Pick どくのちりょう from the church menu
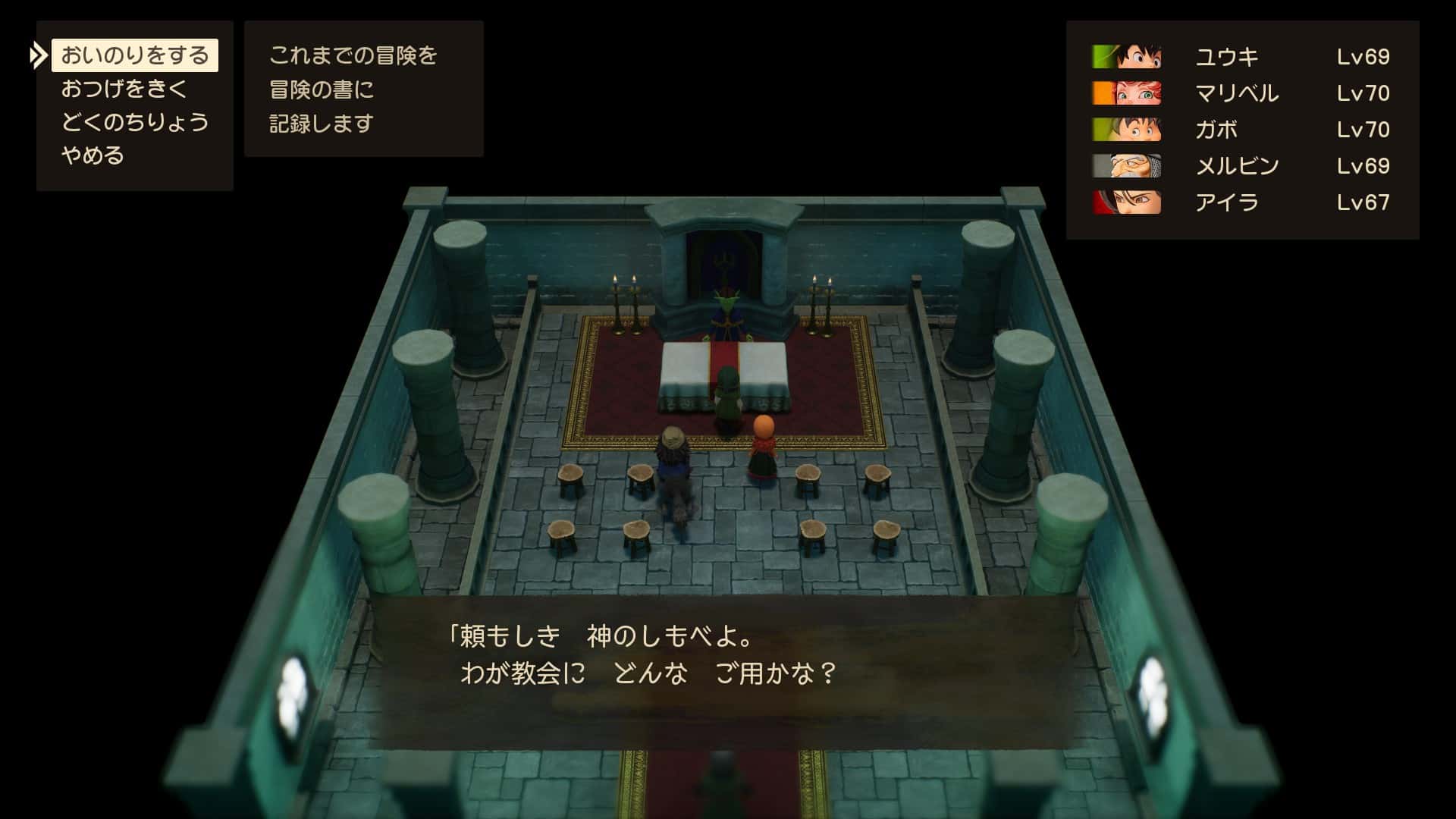 (134, 122)
